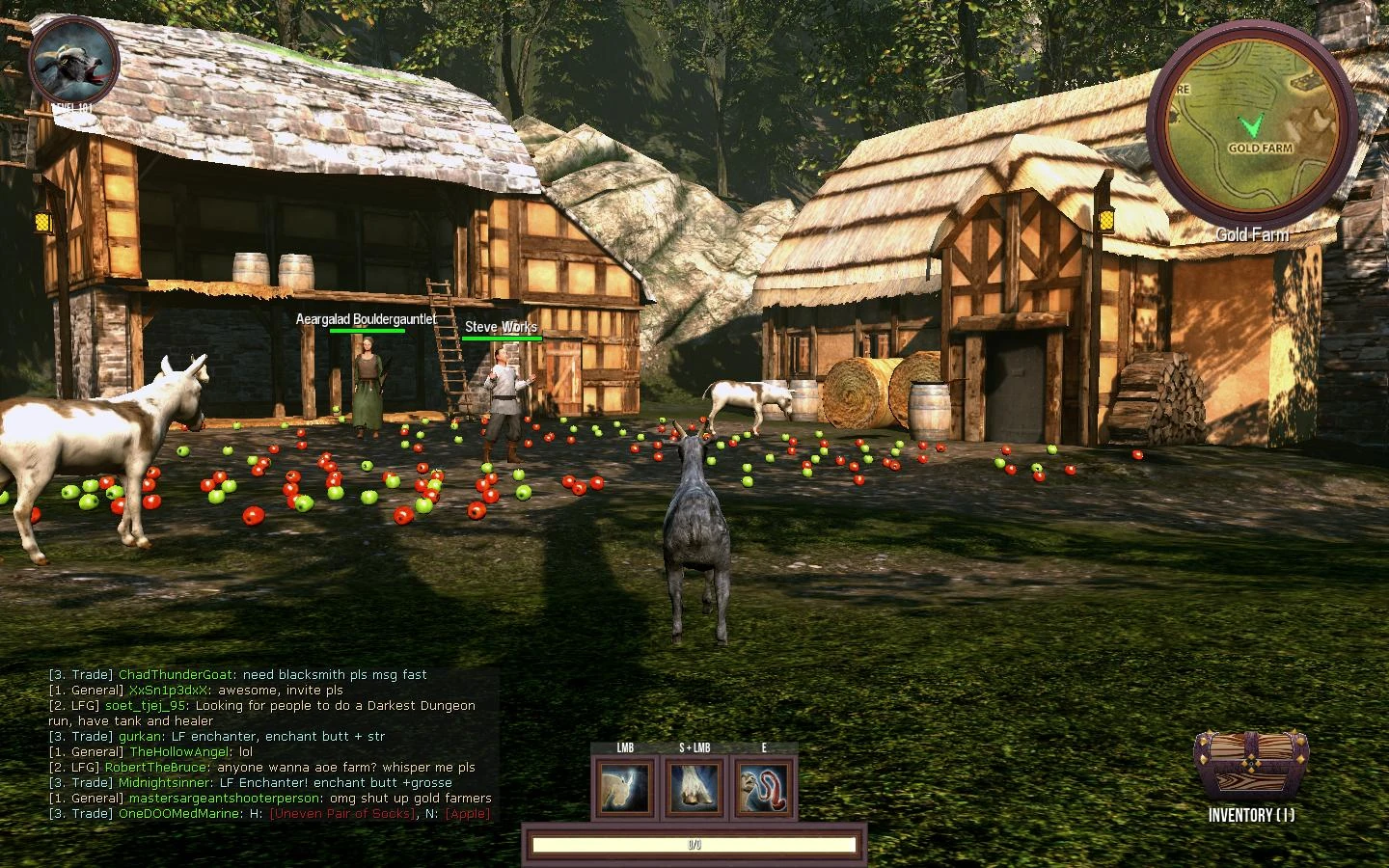Select XxSn1p3dxX in General chat
This screenshot has width=1389, height=868.
tap(169, 691)
